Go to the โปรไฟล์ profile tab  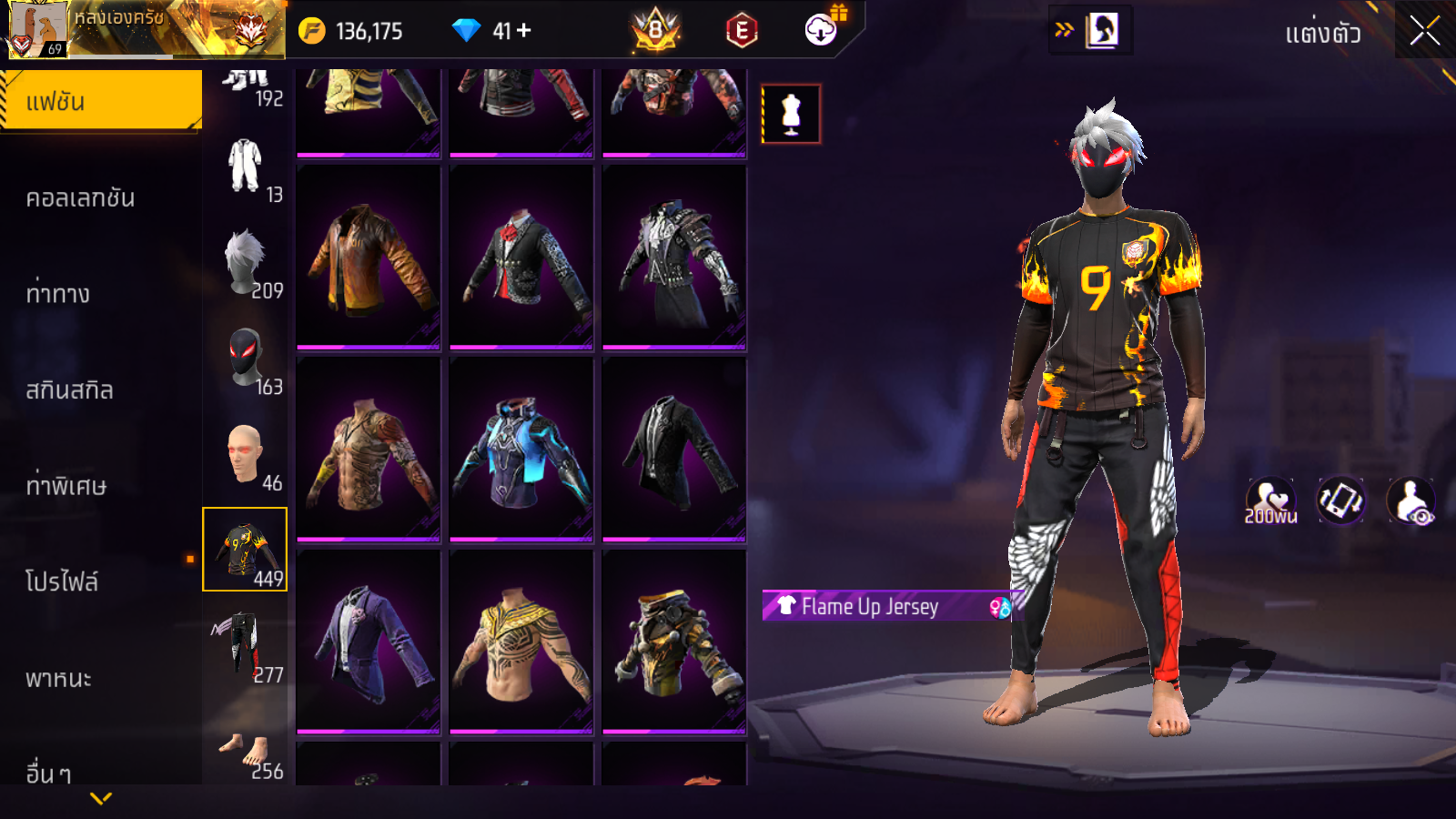coord(62,581)
